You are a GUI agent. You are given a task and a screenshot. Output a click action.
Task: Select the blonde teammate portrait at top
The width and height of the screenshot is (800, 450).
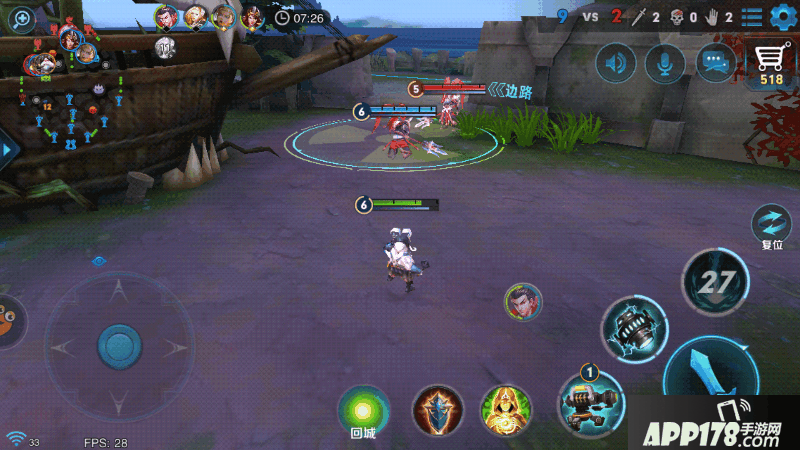pyautogui.click(x=195, y=17)
